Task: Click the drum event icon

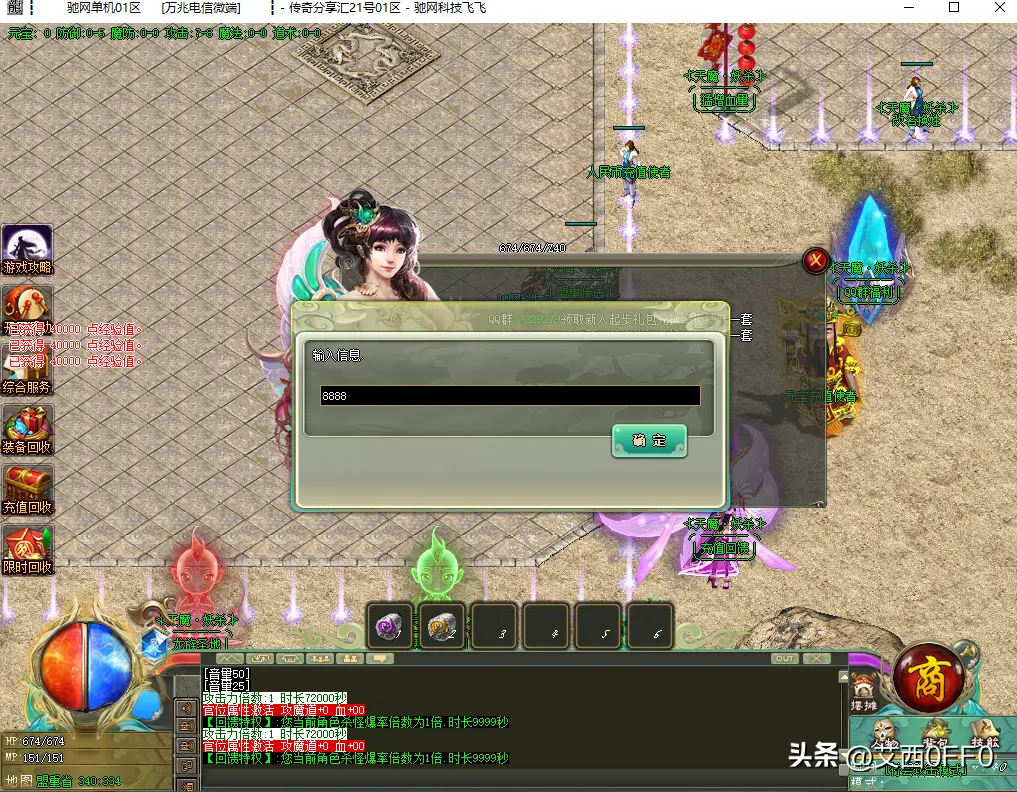Action: (x=27, y=303)
